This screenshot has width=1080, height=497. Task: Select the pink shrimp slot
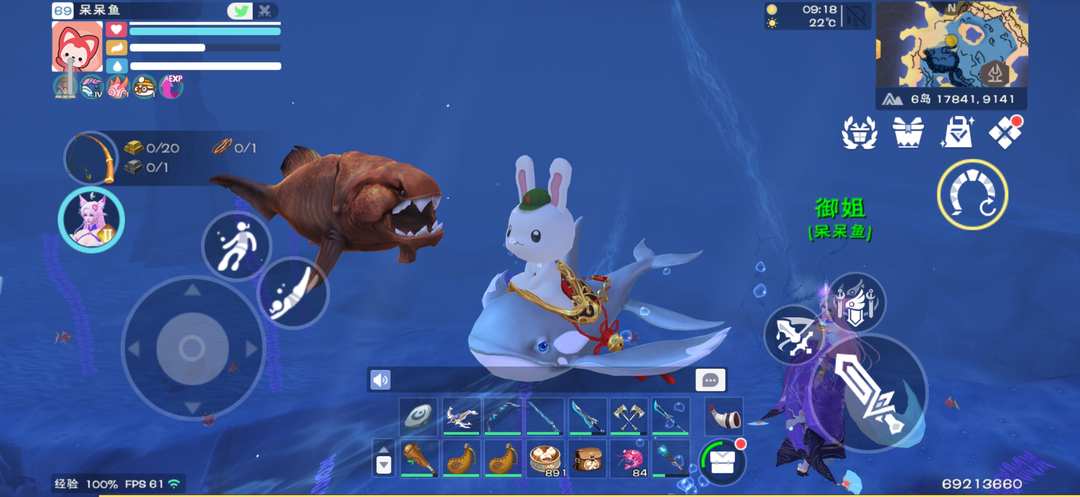pos(629,459)
